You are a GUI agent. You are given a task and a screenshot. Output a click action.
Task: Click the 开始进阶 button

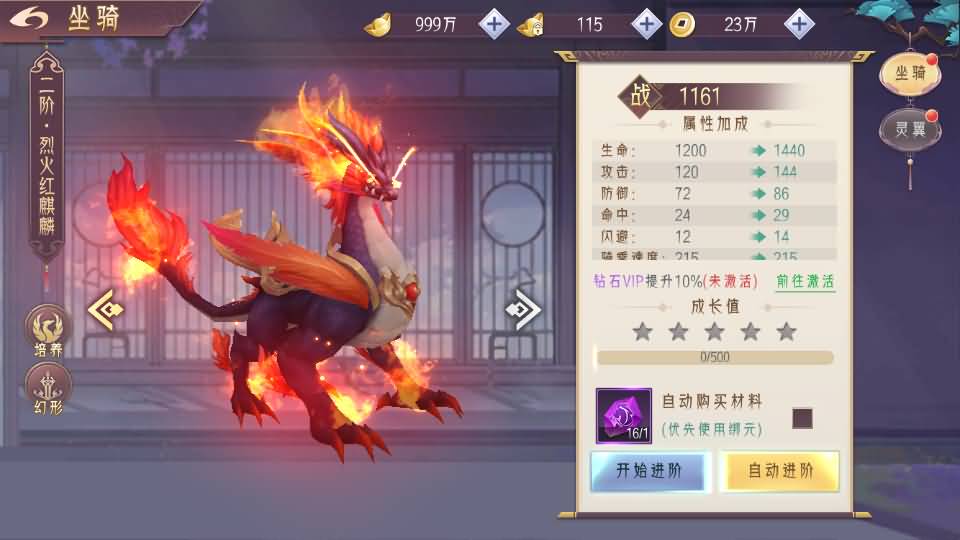click(x=650, y=471)
